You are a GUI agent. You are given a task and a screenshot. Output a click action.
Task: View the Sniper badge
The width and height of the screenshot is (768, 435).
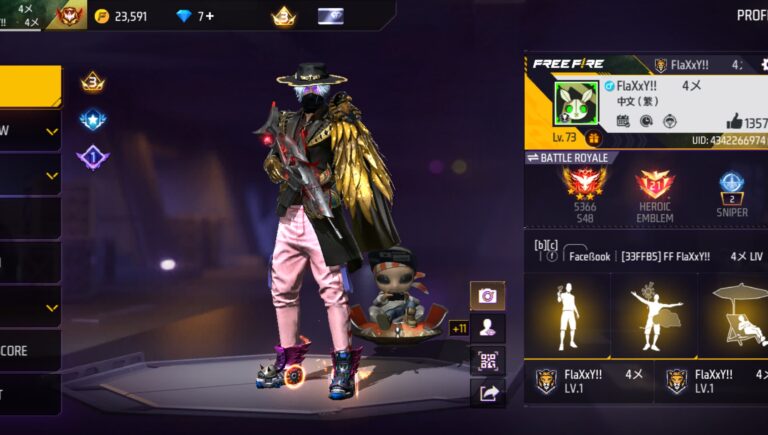coord(731,185)
